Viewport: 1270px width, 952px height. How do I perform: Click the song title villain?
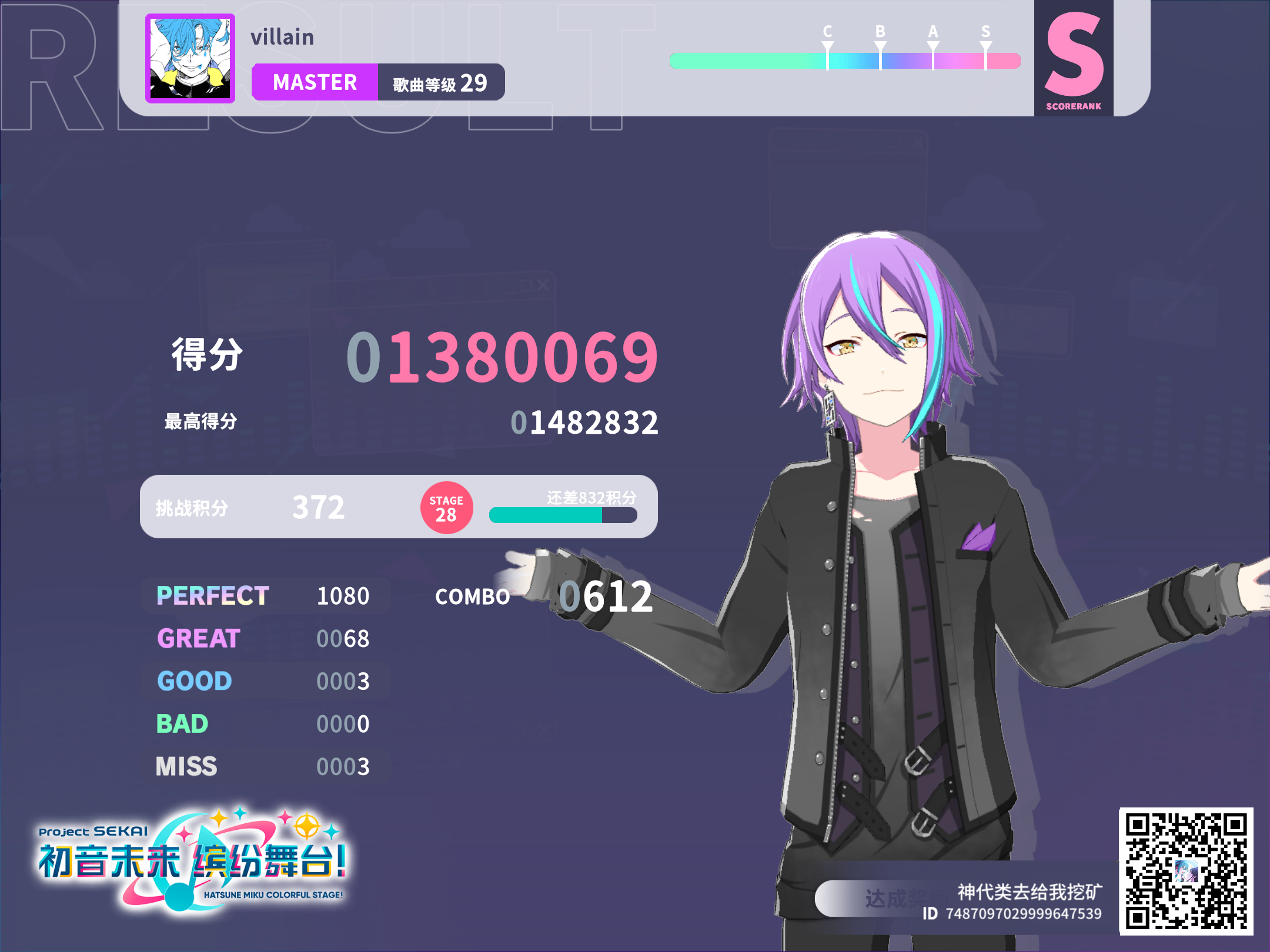[282, 37]
